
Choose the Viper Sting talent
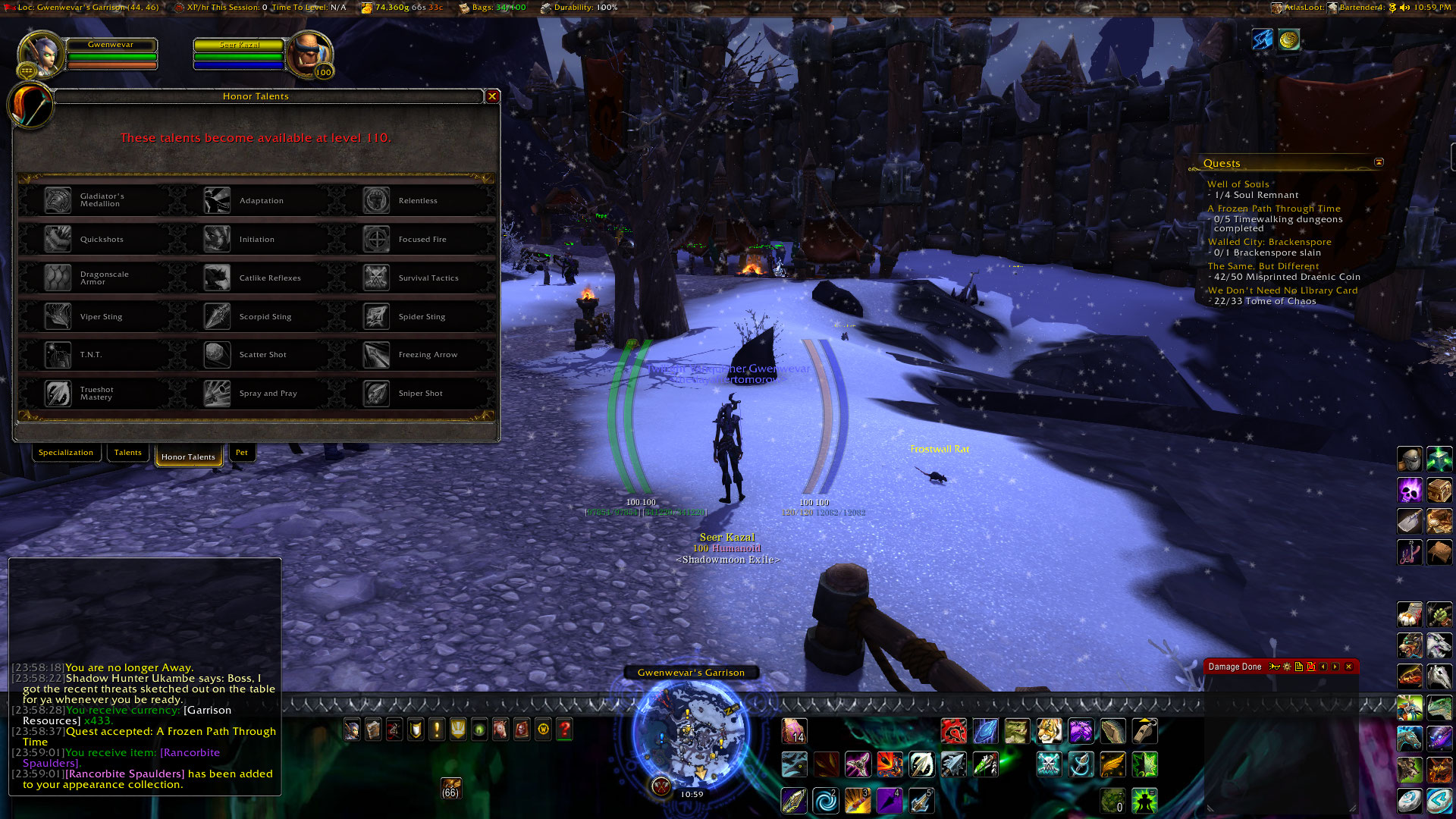58,316
